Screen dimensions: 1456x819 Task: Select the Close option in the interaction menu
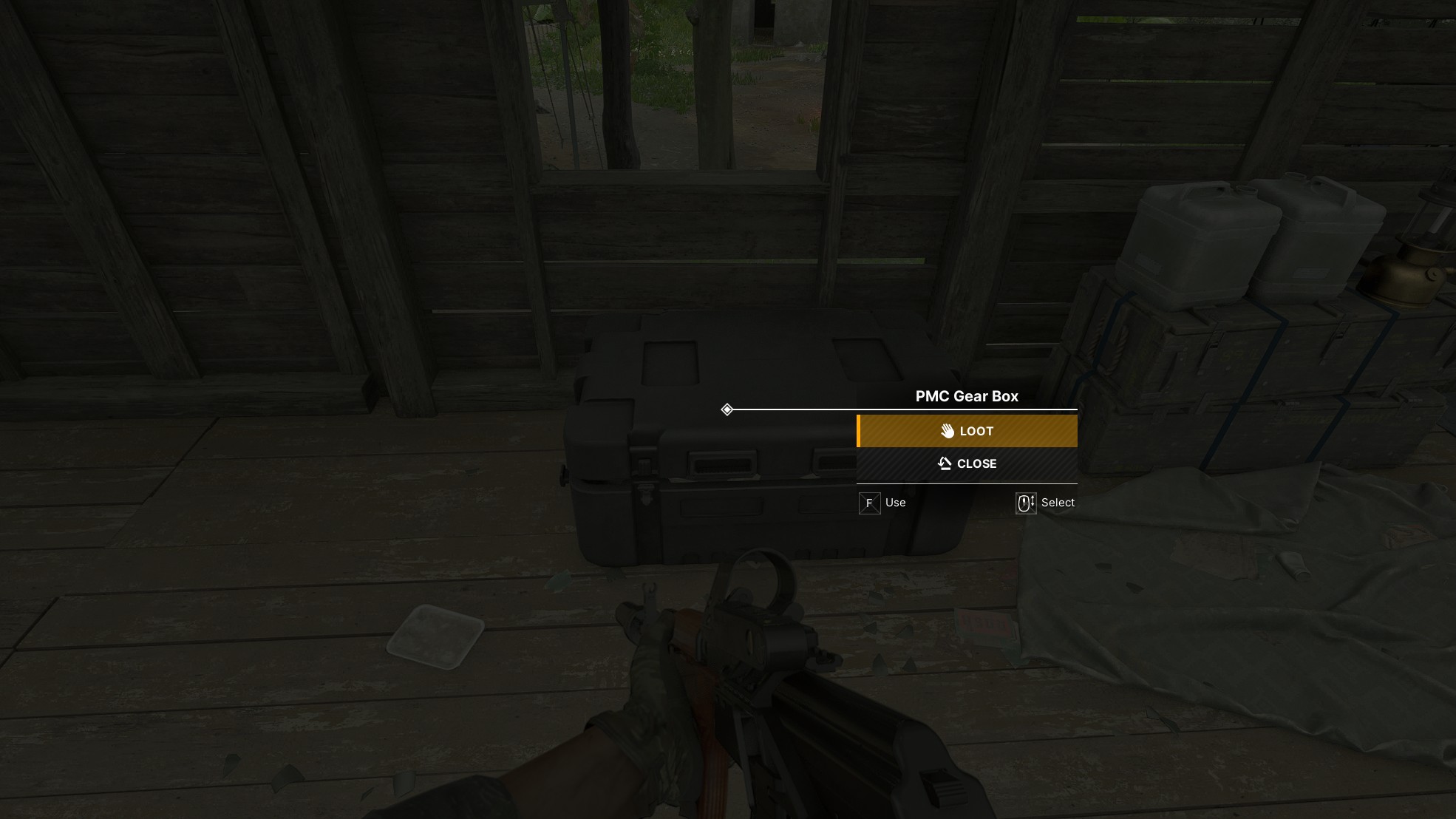[x=967, y=464]
